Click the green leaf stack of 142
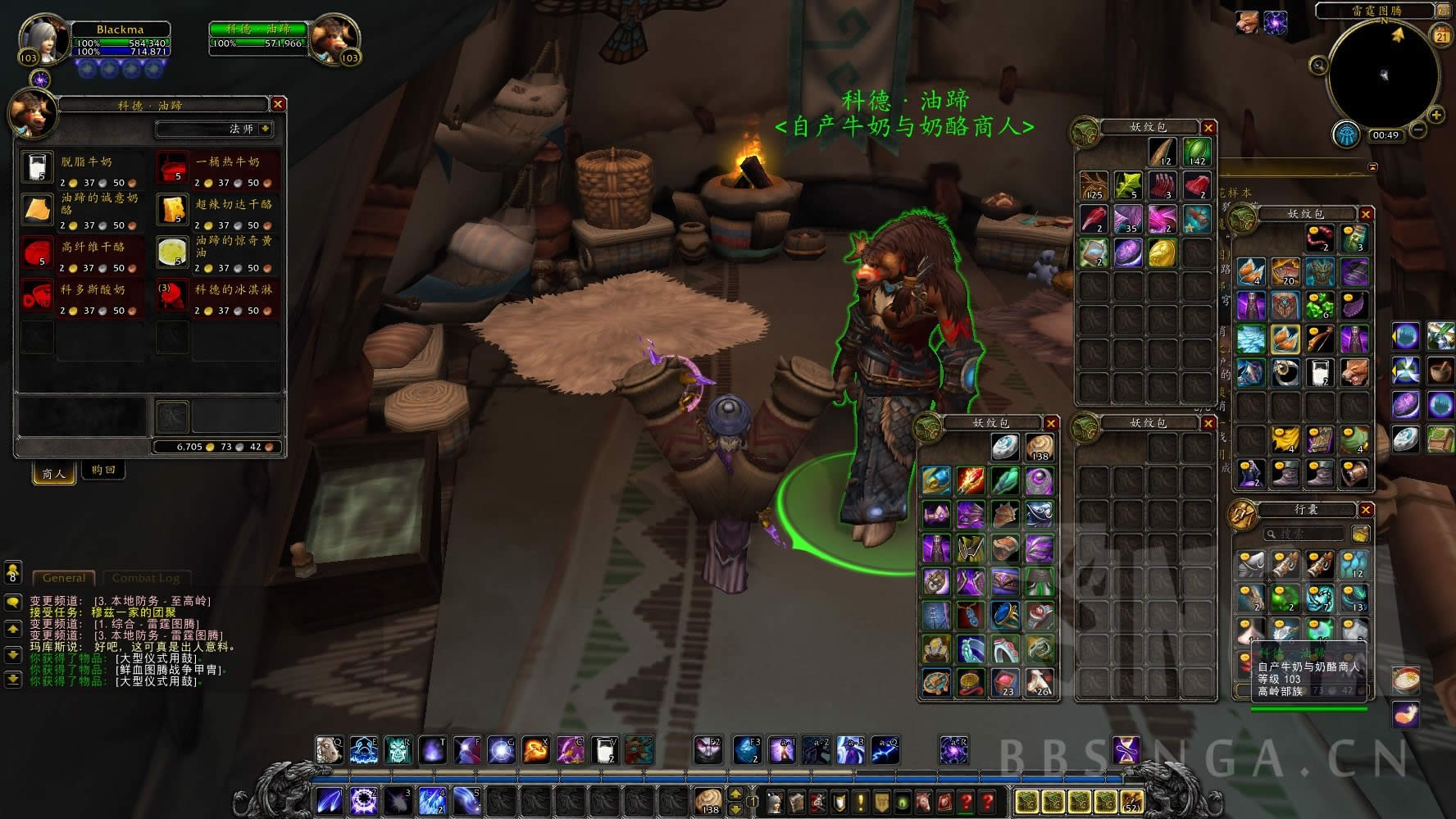The height and width of the screenshot is (819, 1456). click(x=1197, y=152)
